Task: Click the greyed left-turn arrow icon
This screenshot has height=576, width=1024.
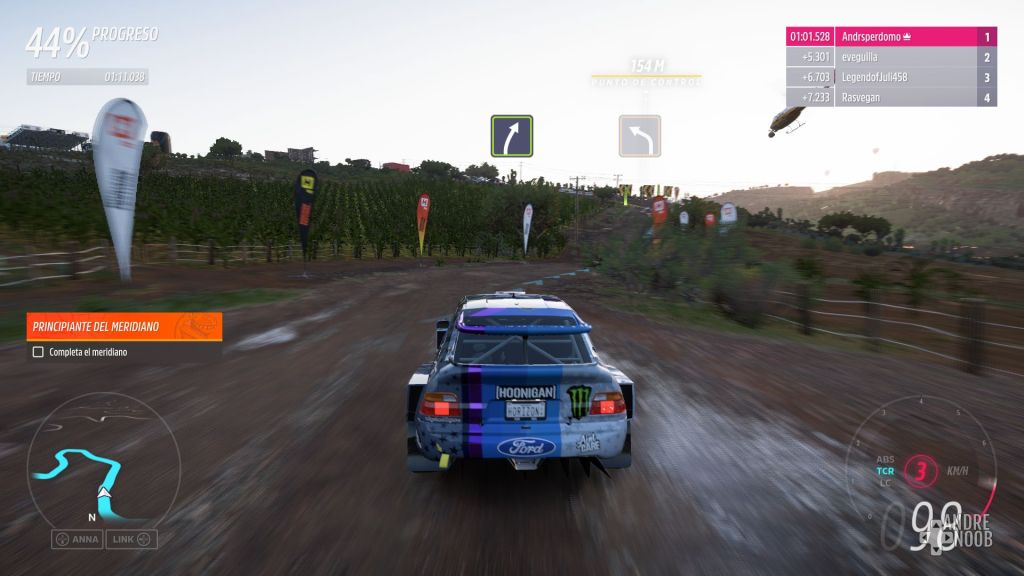Action: point(639,136)
